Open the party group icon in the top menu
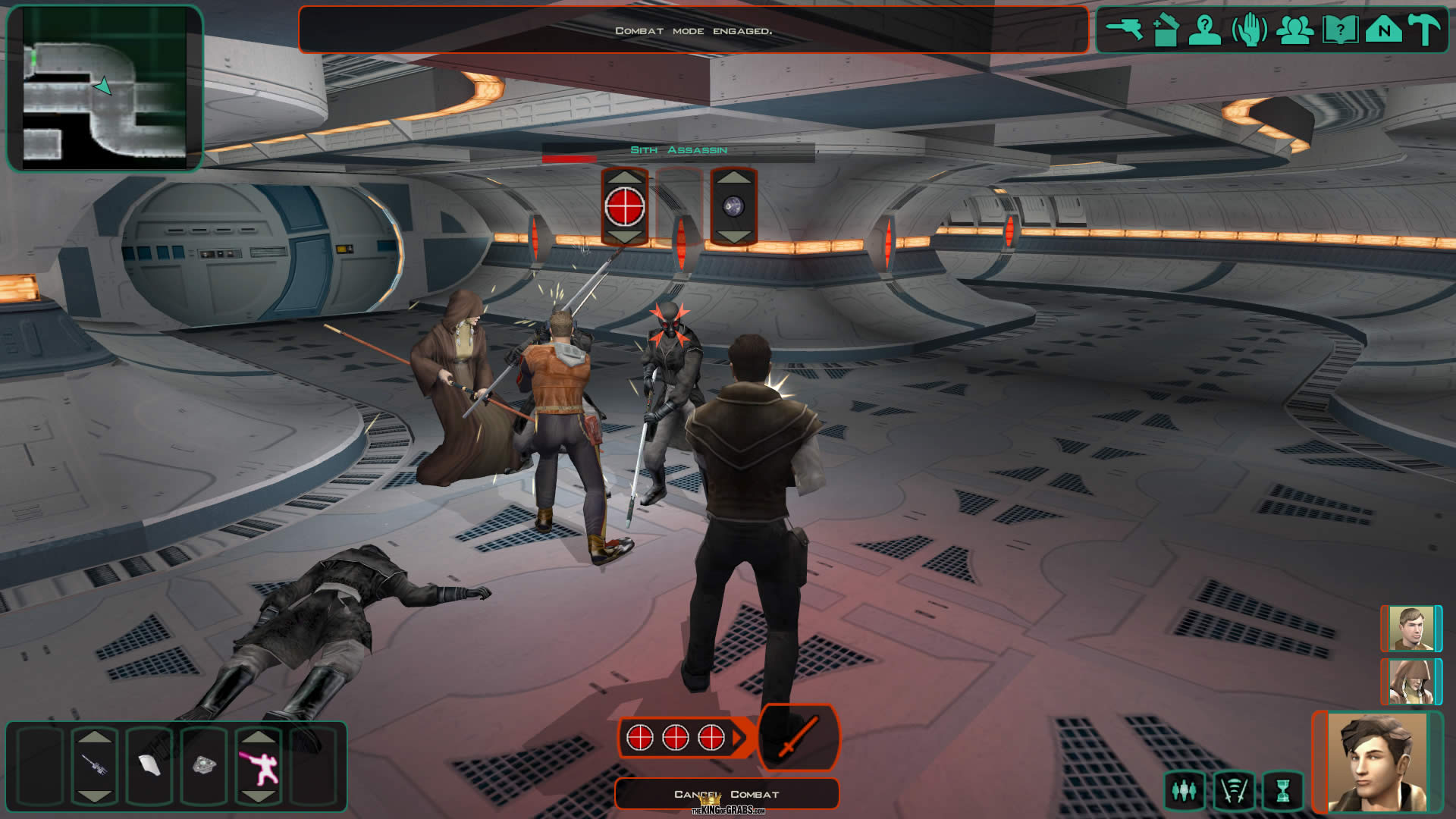Image resolution: width=1456 pixels, height=819 pixels. click(x=1295, y=30)
